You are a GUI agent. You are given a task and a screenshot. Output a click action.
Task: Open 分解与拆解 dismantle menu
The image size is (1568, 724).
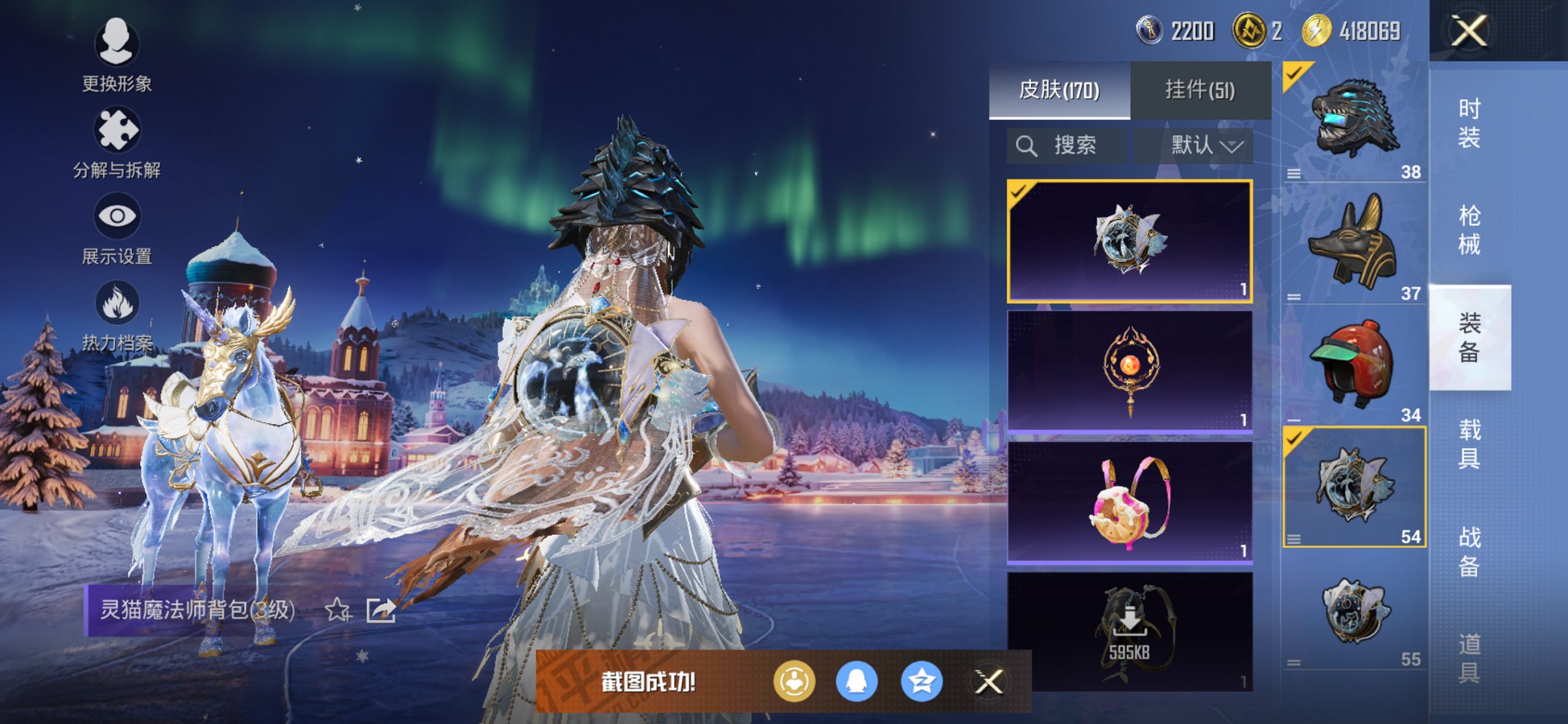tap(117, 142)
